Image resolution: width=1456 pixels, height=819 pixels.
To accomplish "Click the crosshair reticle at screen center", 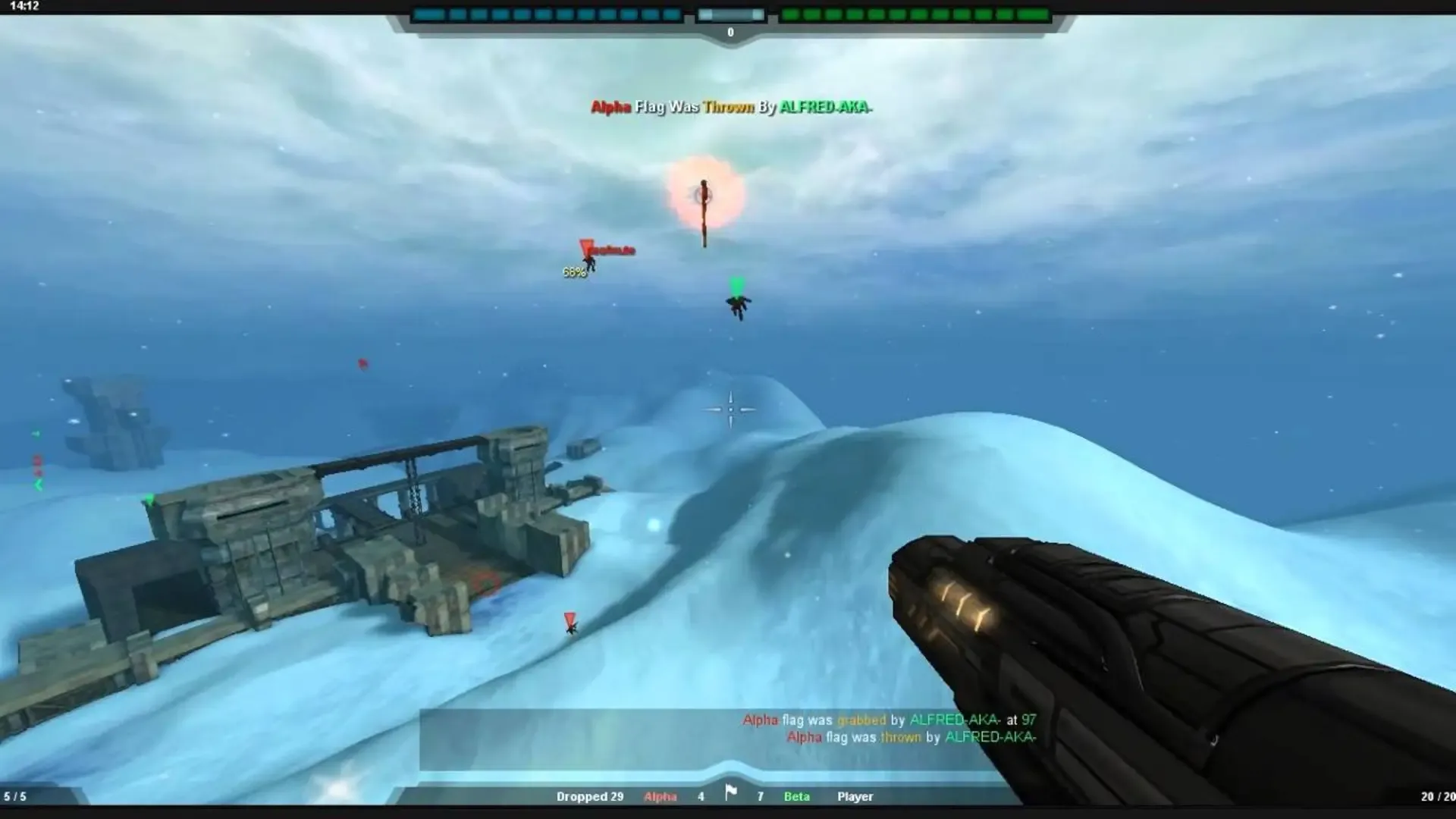I will [x=730, y=409].
